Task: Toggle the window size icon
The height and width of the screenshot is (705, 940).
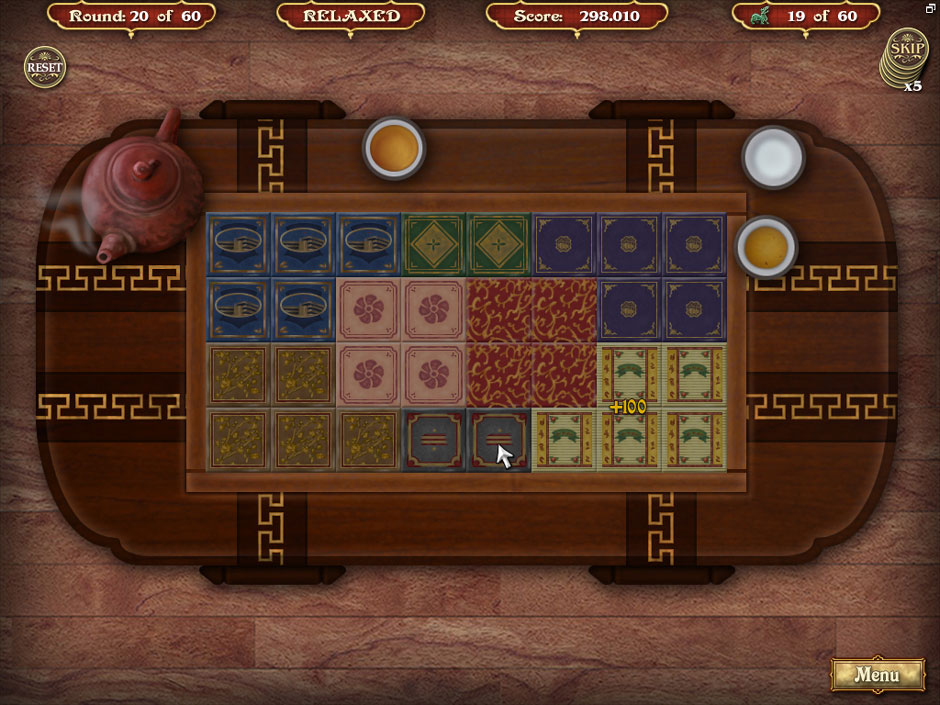Action: pyautogui.click(x=931, y=8)
